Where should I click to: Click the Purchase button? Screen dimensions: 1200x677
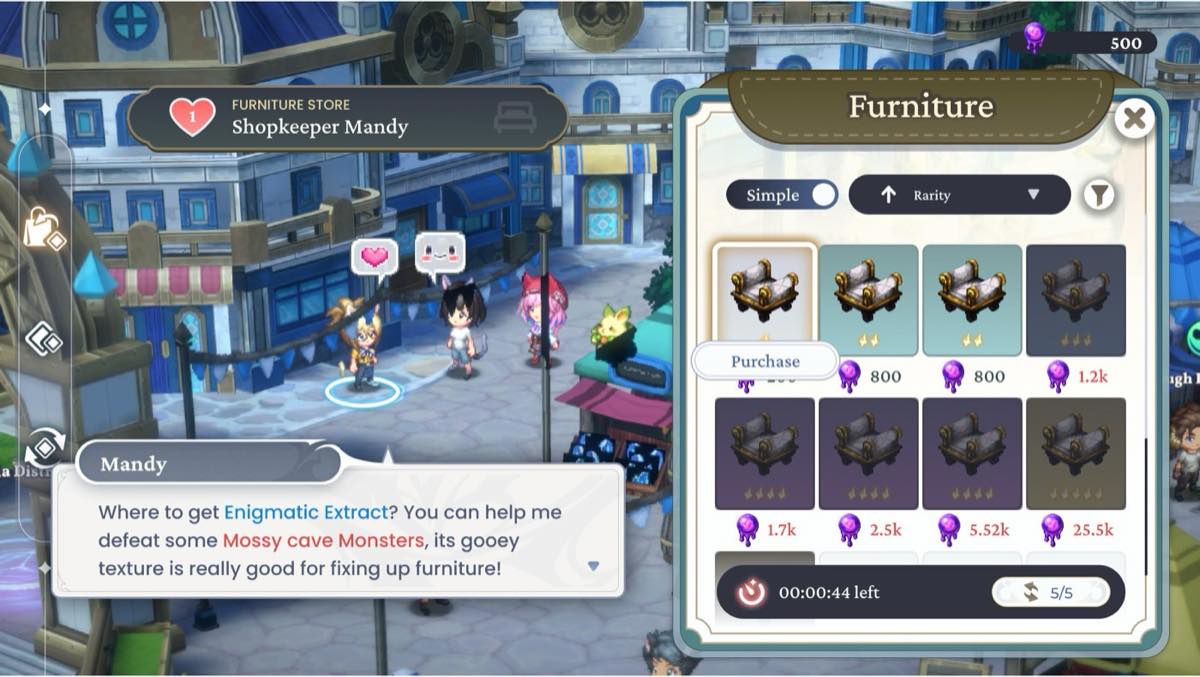(765, 361)
